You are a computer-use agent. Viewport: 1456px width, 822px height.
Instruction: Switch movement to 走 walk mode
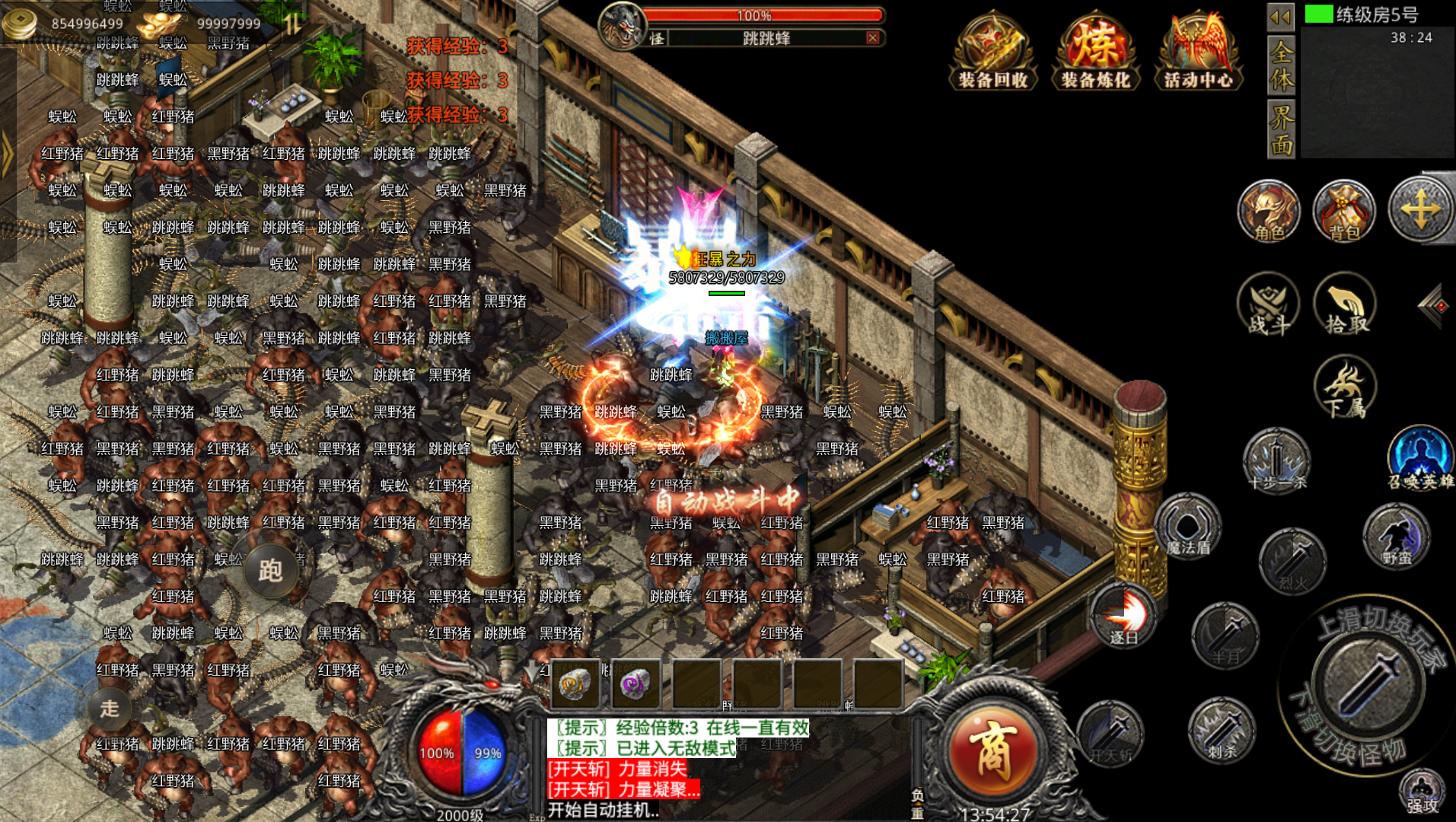(x=110, y=709)
